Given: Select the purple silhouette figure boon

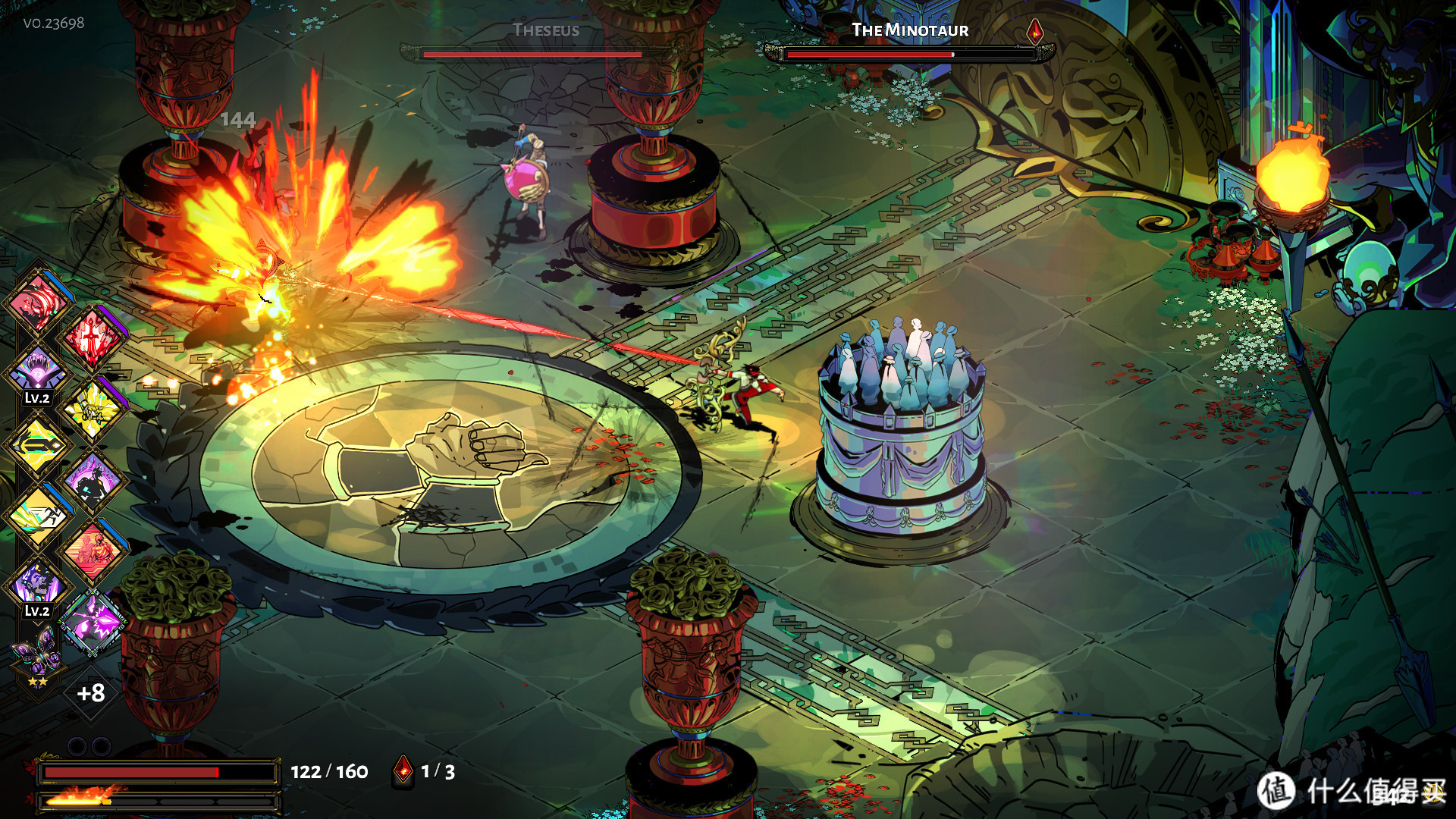Looking at the screenshot, I should [93, 481].
